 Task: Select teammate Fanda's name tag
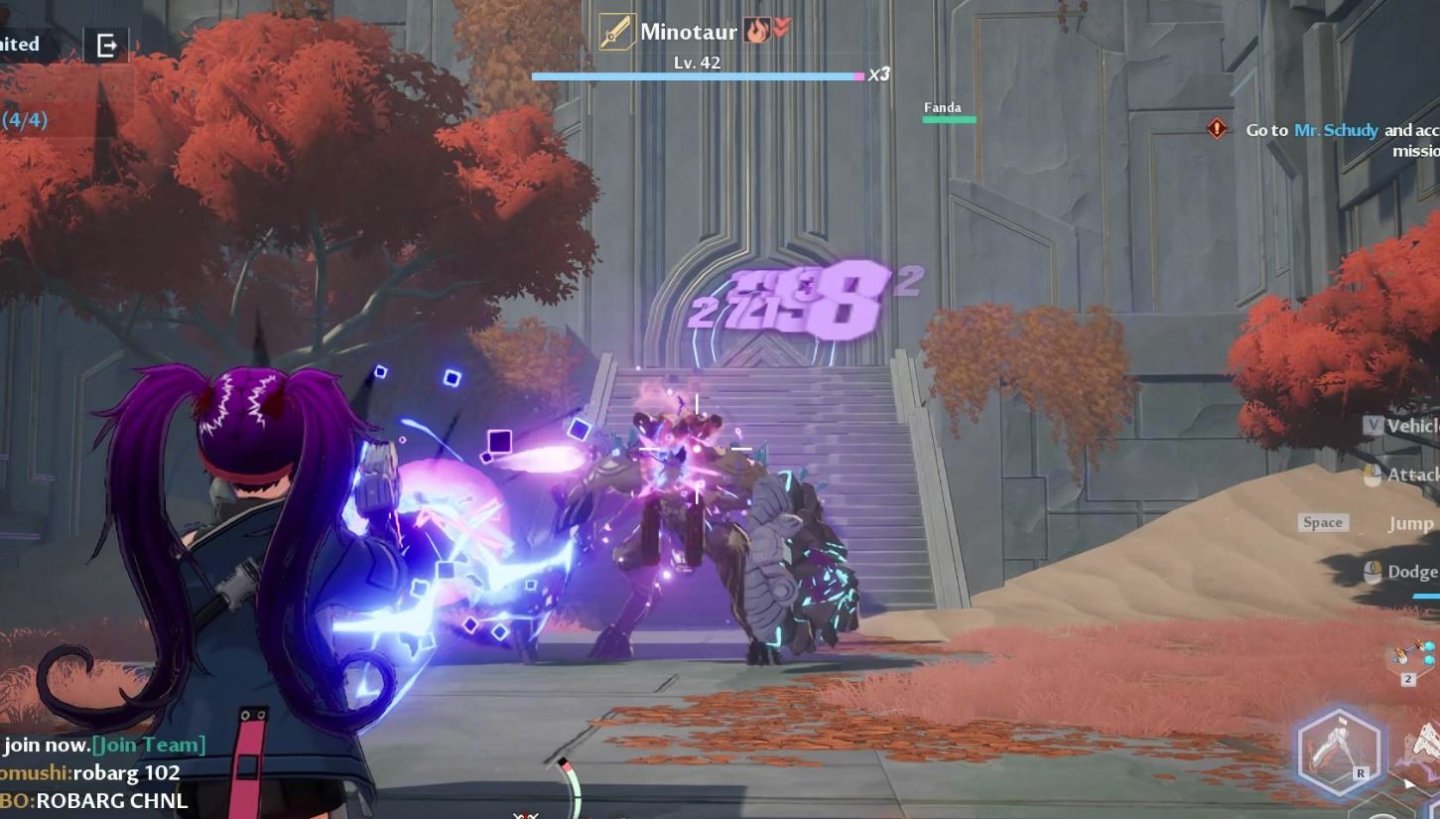tap(942, 108)
